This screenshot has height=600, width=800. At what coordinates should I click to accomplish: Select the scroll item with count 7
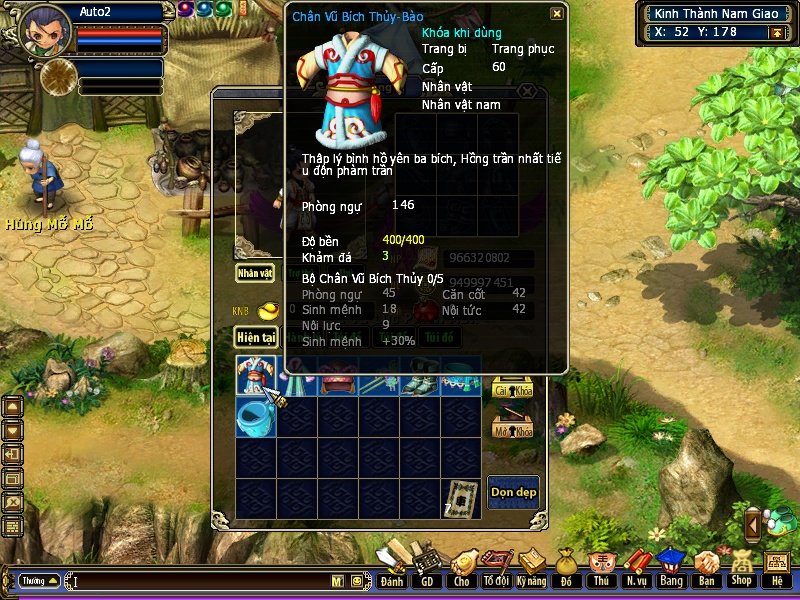click(x=461, y=498)
